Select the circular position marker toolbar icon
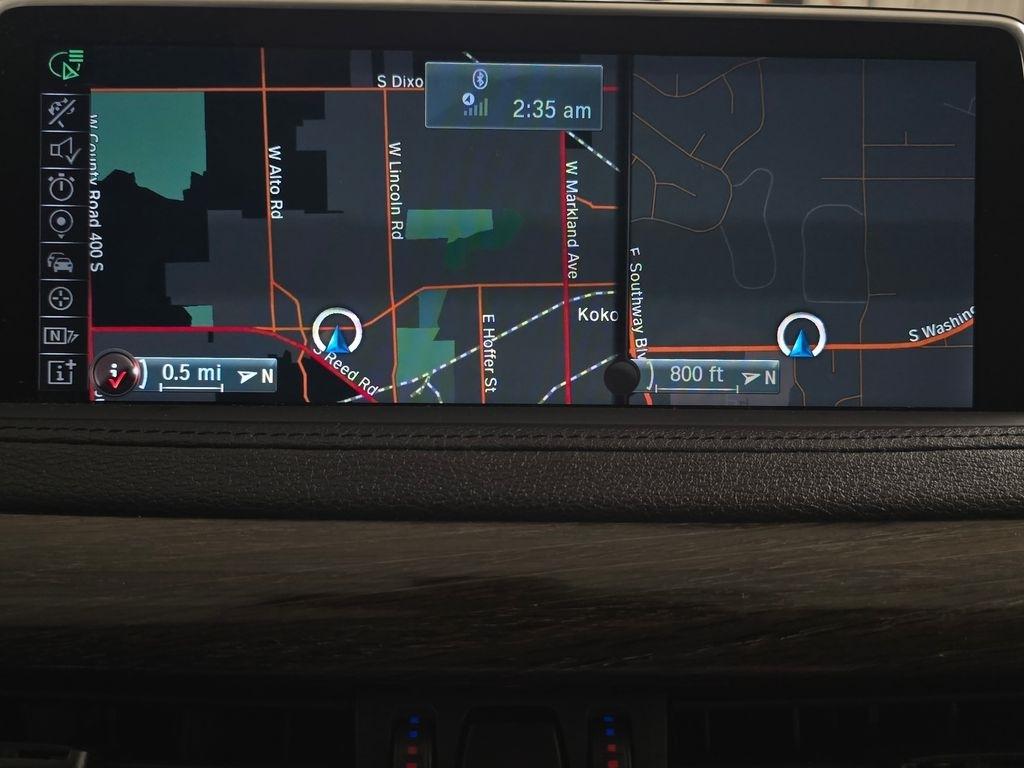Screen dimensions: 1024x768 point(62,223)
